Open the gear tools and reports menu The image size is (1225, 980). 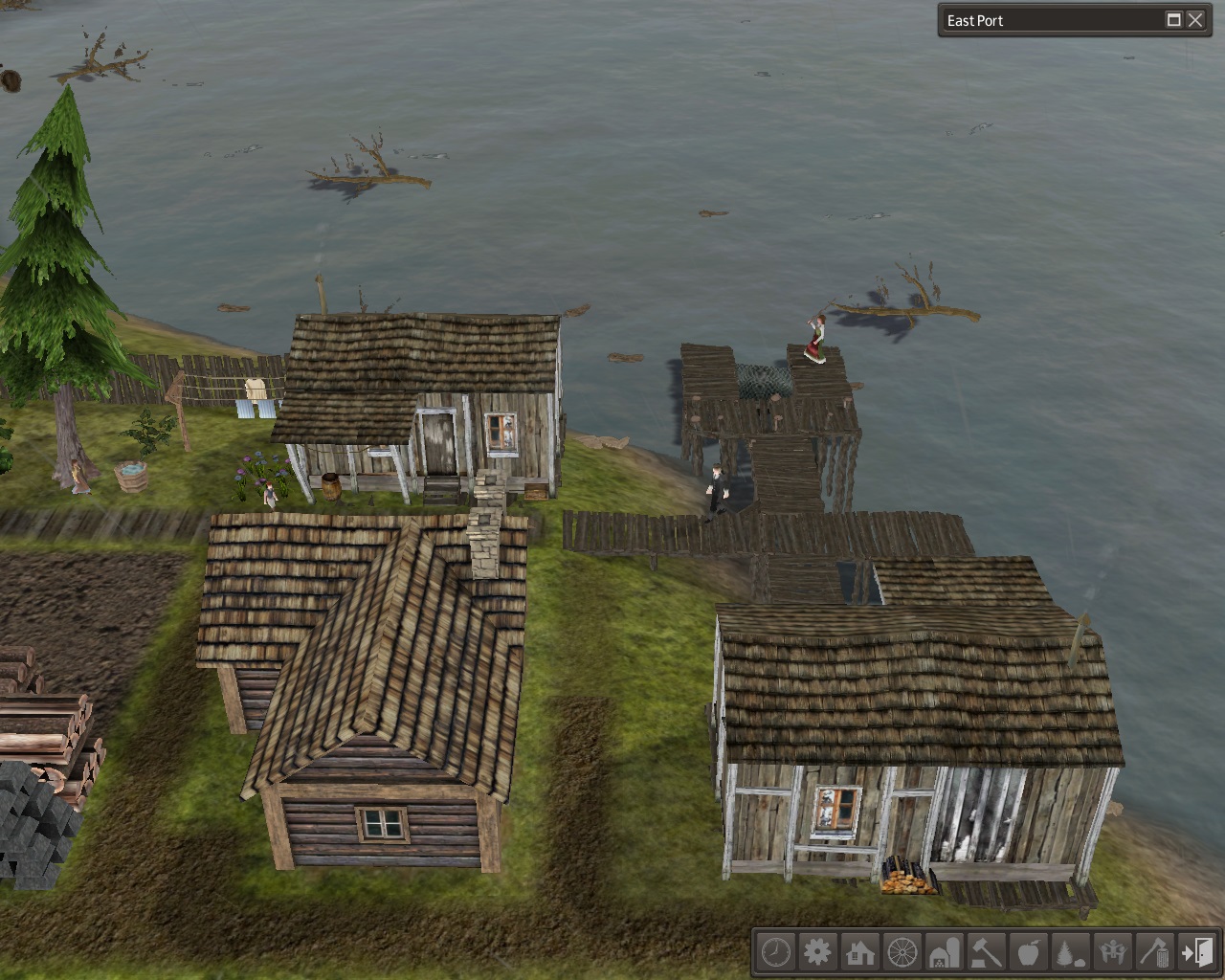click(x=817, y=952)
